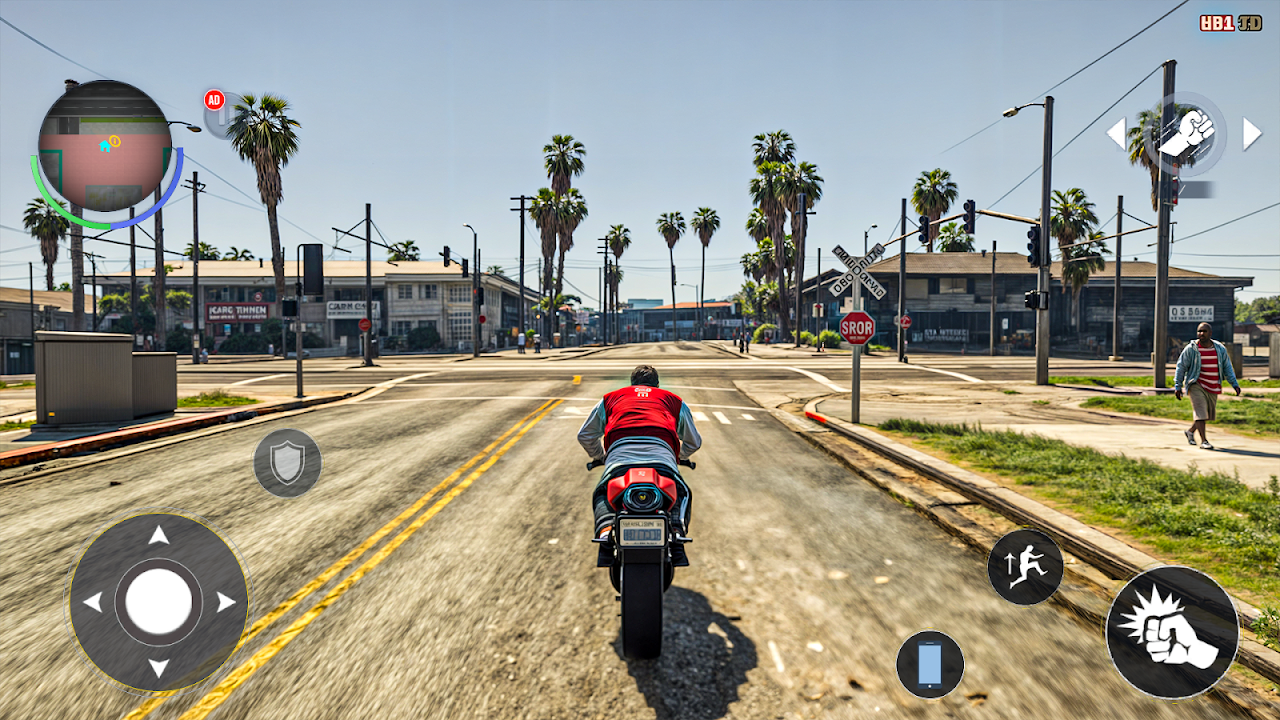Steer with the joystick's left arrow
The height and width of the screenshot is (720, 1280).
[92, 602]
